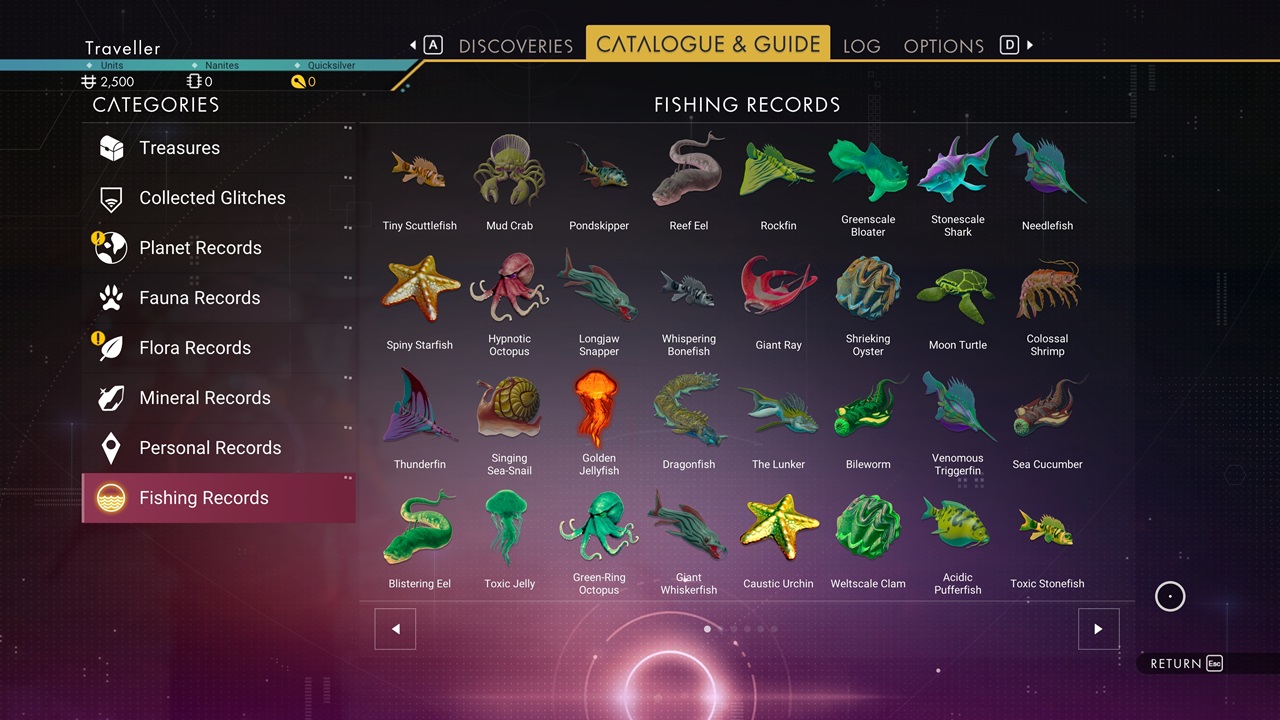Show the Mineral Records category
The image size is (1280, 720).
click(204, 398)
